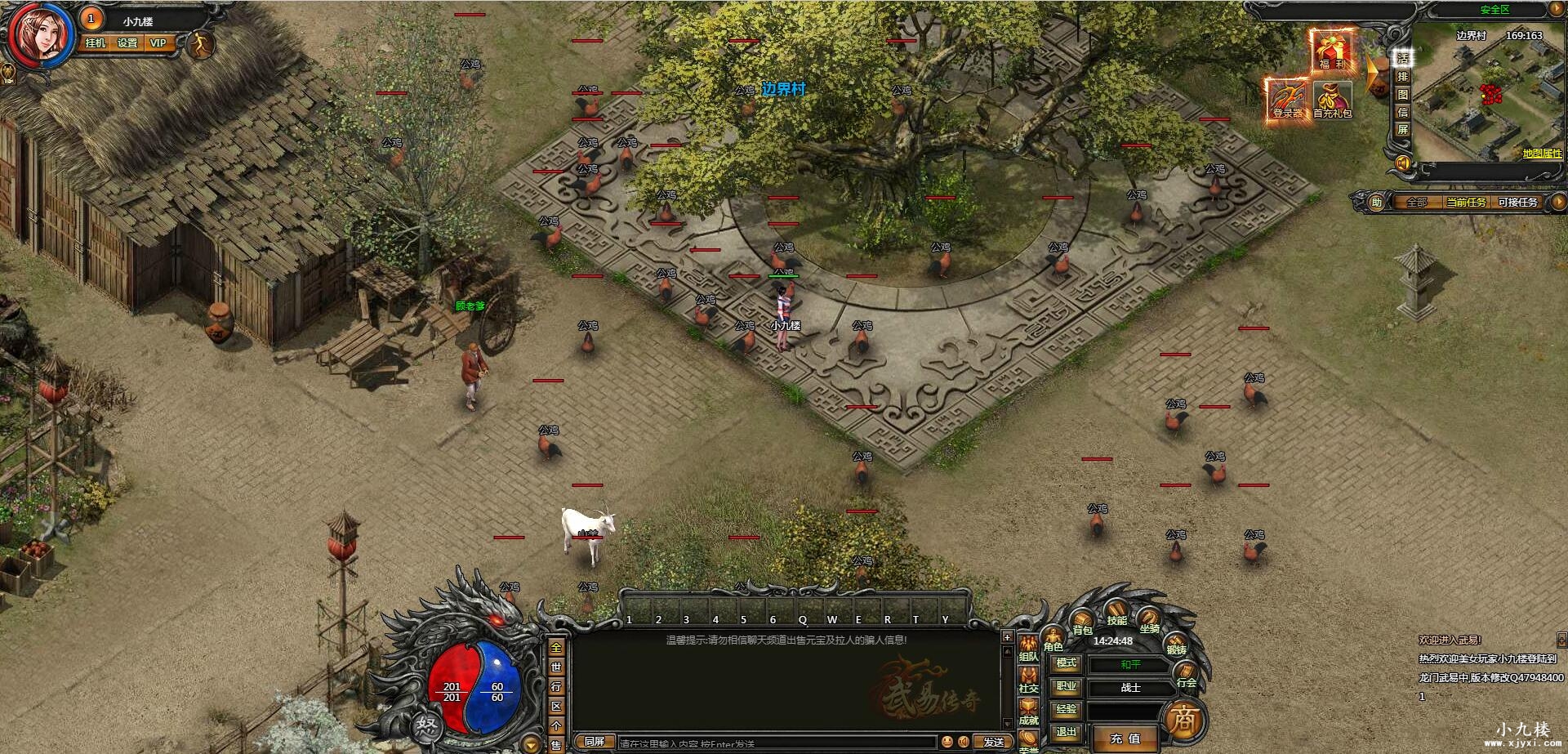The height and width of the screenshot is (754, 1568).
Task: Toggle chat sound with the speaker icon
Action: (964, 741)
